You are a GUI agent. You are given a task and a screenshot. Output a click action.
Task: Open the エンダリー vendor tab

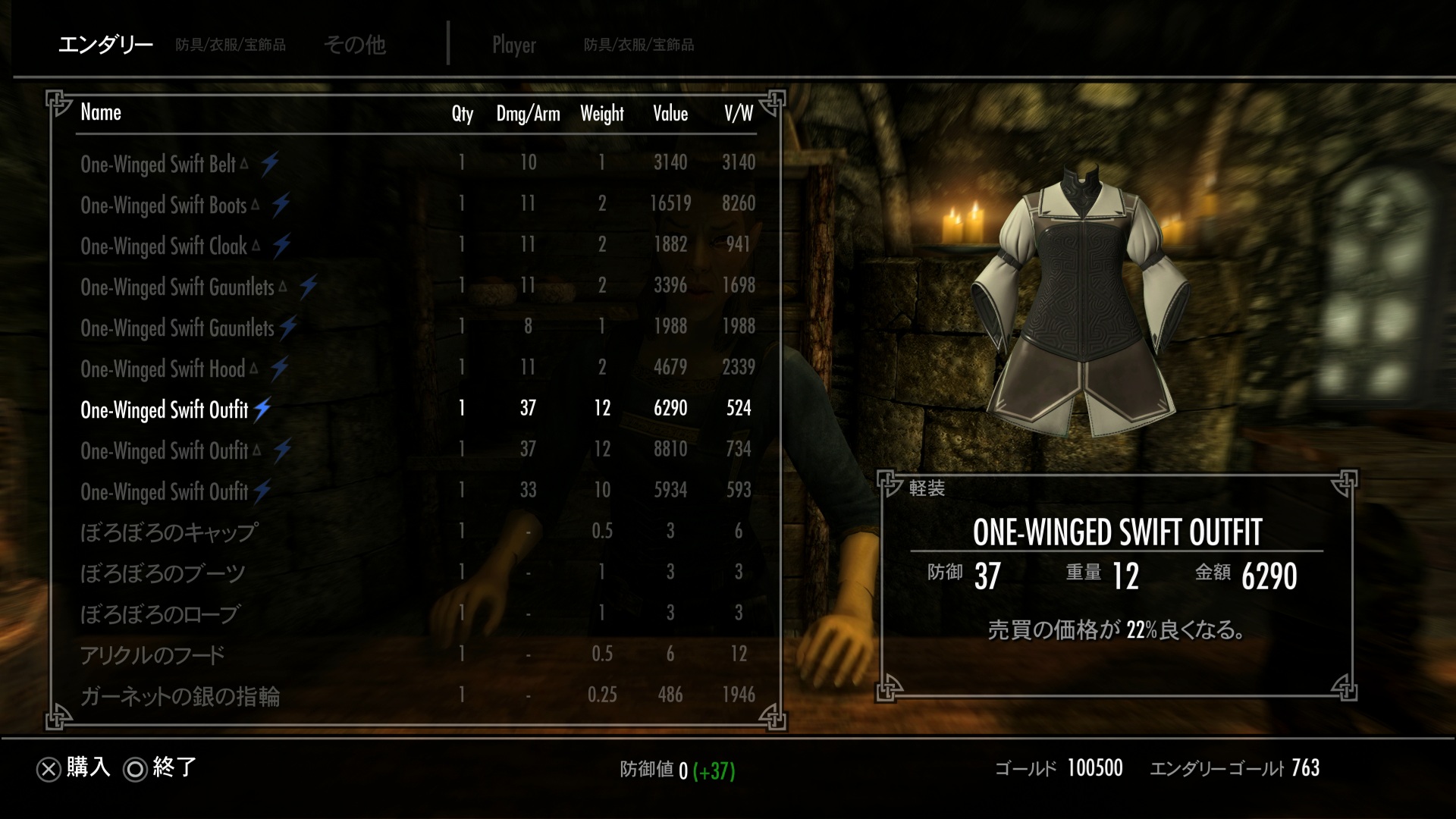pyautogui.click(x=105, y=45)
